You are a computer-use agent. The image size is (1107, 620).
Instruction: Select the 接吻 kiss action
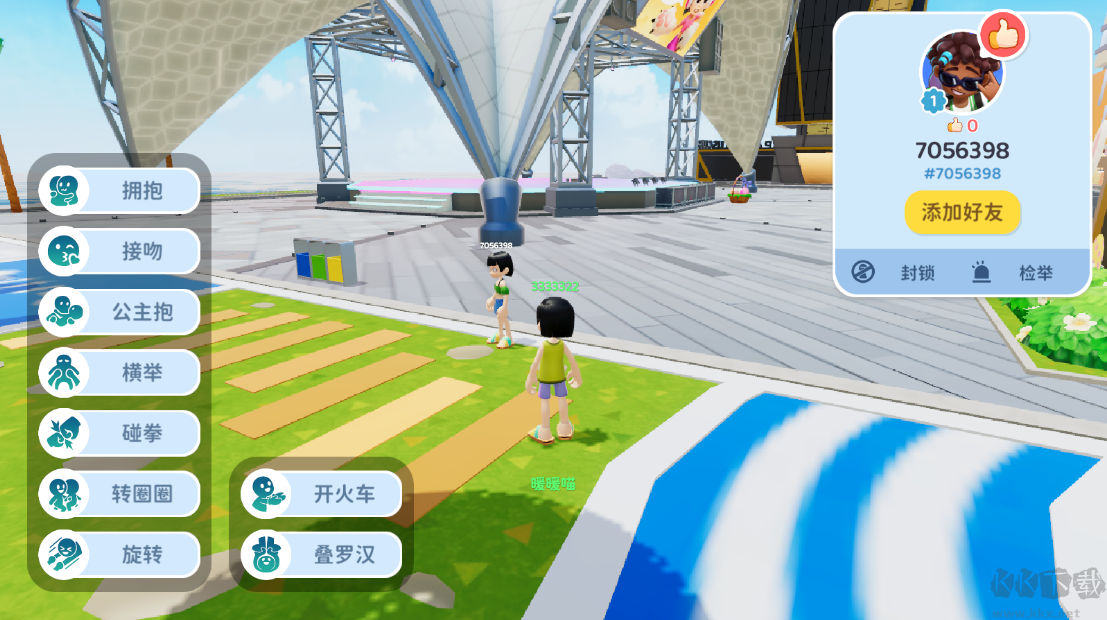tap(120, 251)
